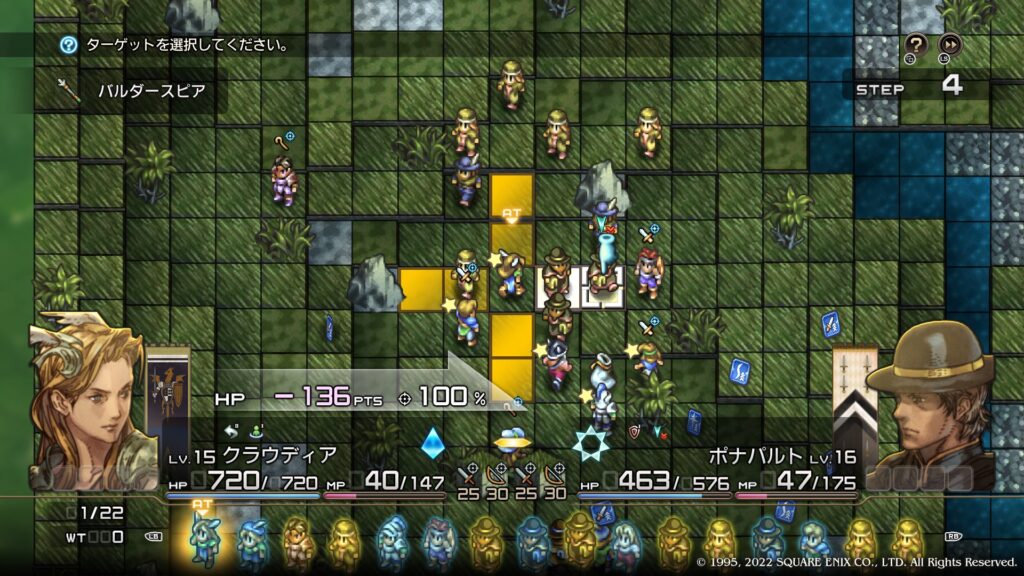Confirm the white bracketed target cursor tile
Viewport: 1024px width, 576px height.
coord(557,286)
